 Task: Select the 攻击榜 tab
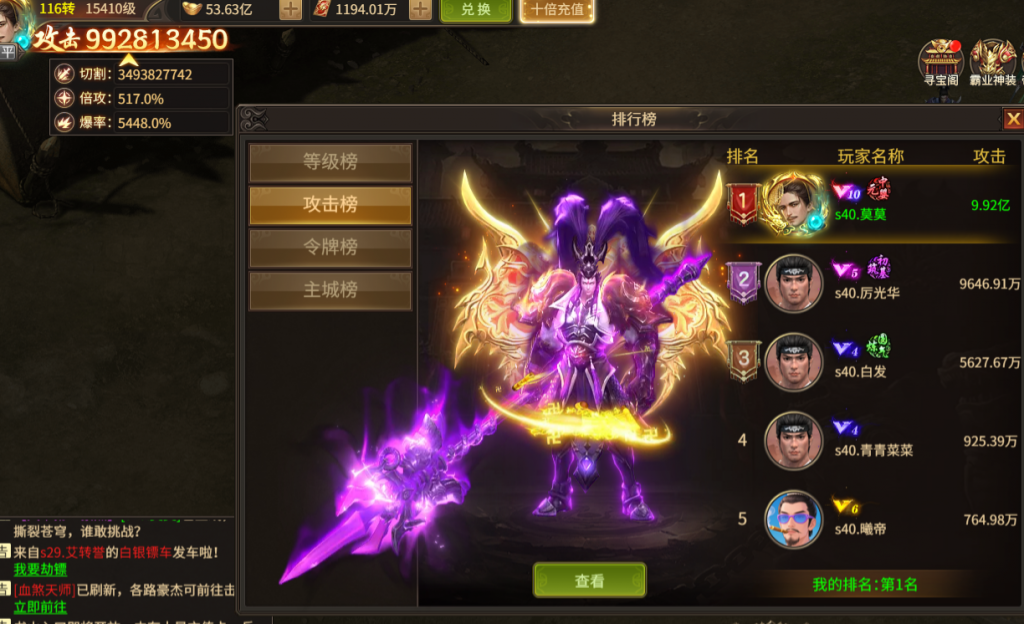click(x=330, y=205)
